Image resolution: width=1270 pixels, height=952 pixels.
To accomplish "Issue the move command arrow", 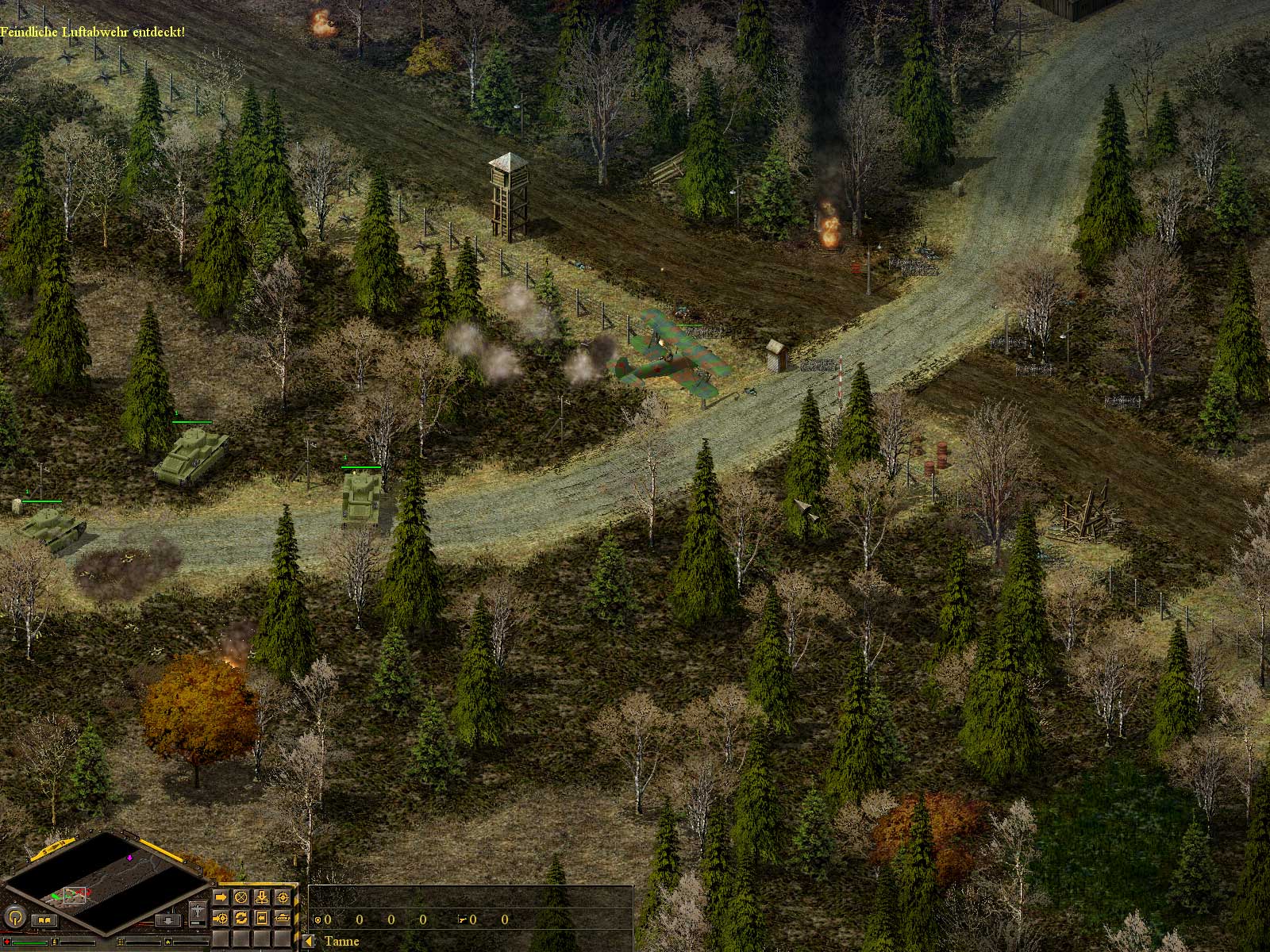I will [x=221, y=897].
